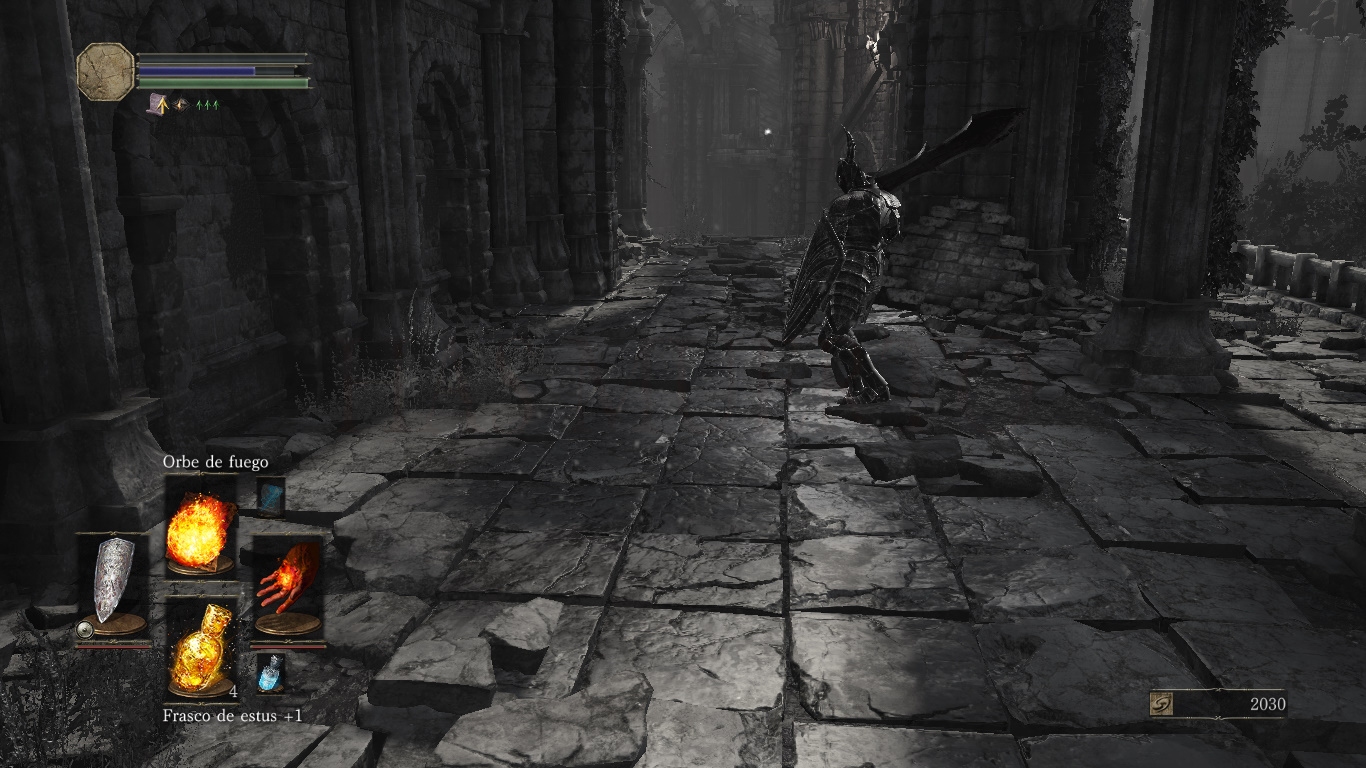Image resolution: width=1366 pixels, height=768 pixels.
Task: Click the Orbe de fuego text label
Action: (214, 463)
